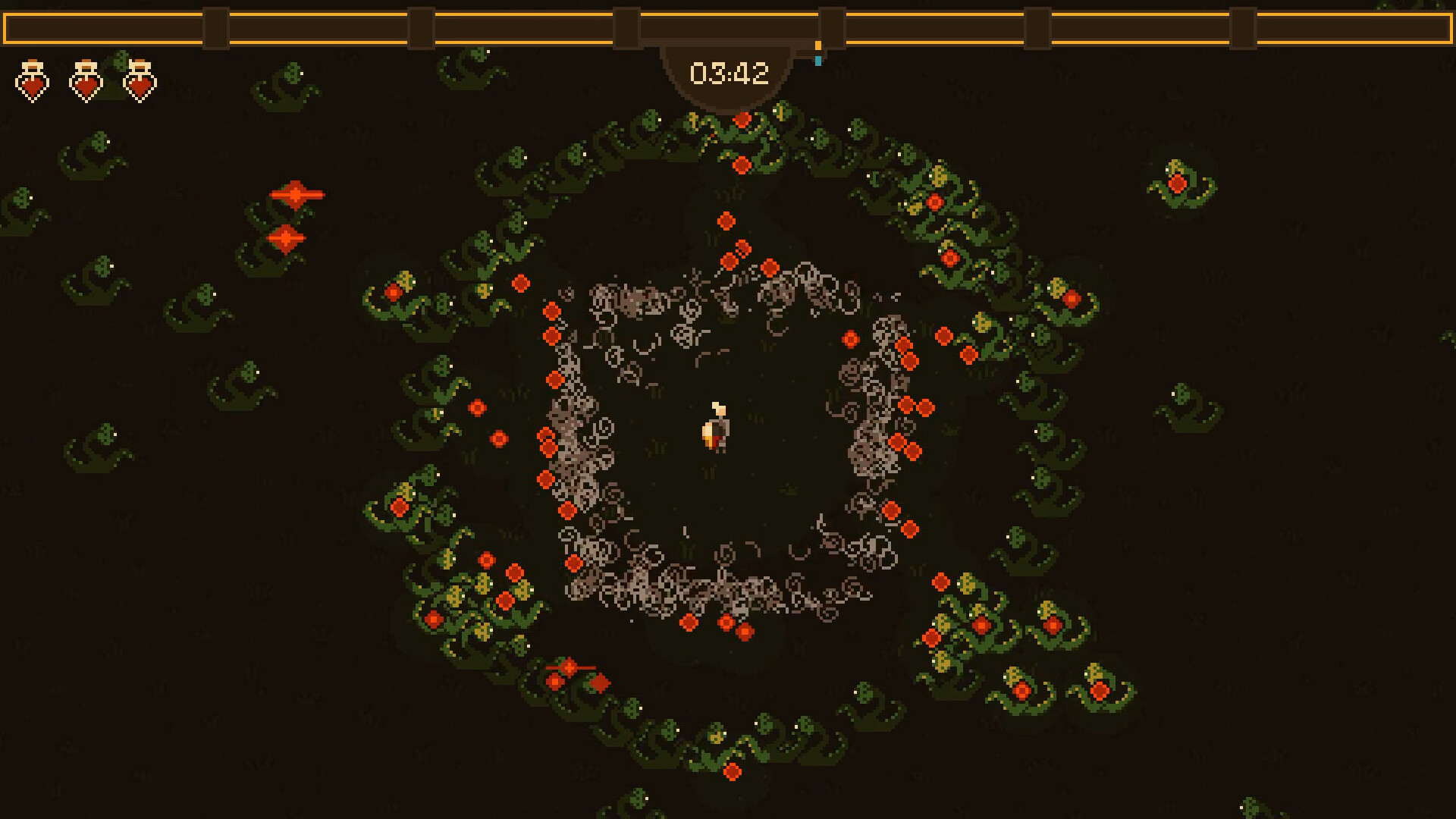Select the rightmost health potion flask
Image resolution: width=1456 pixels, height=819 pixels.
click(x=140, y=80)
